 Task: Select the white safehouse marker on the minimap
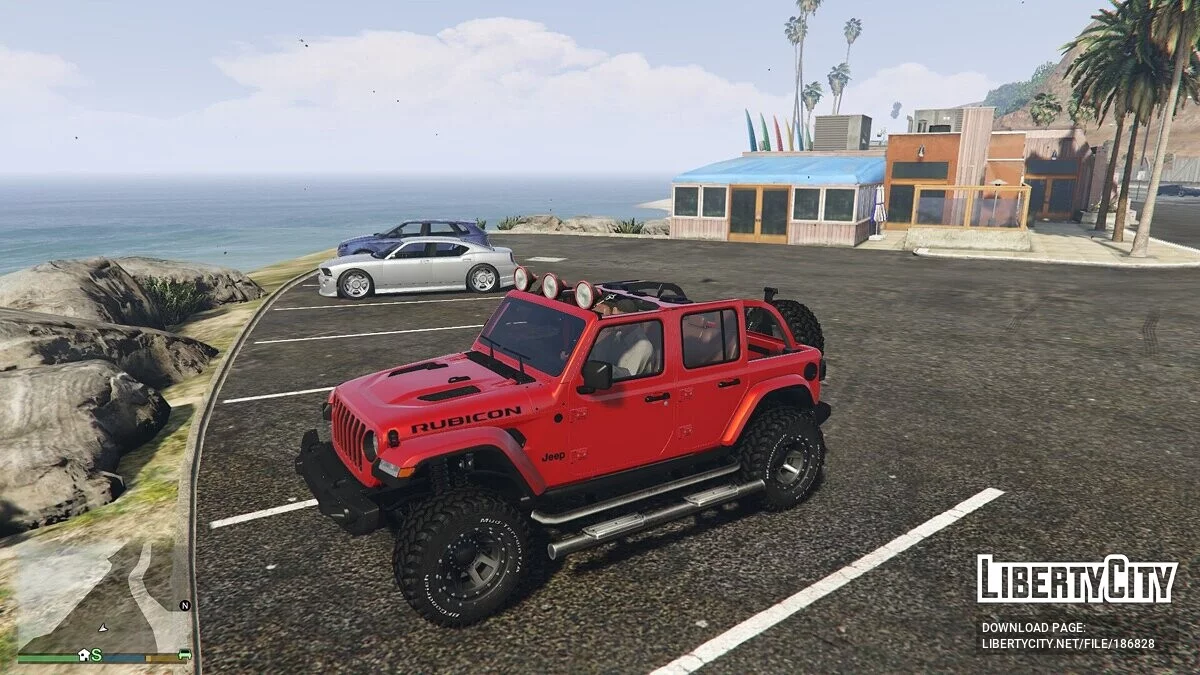[x=84, y=655]
